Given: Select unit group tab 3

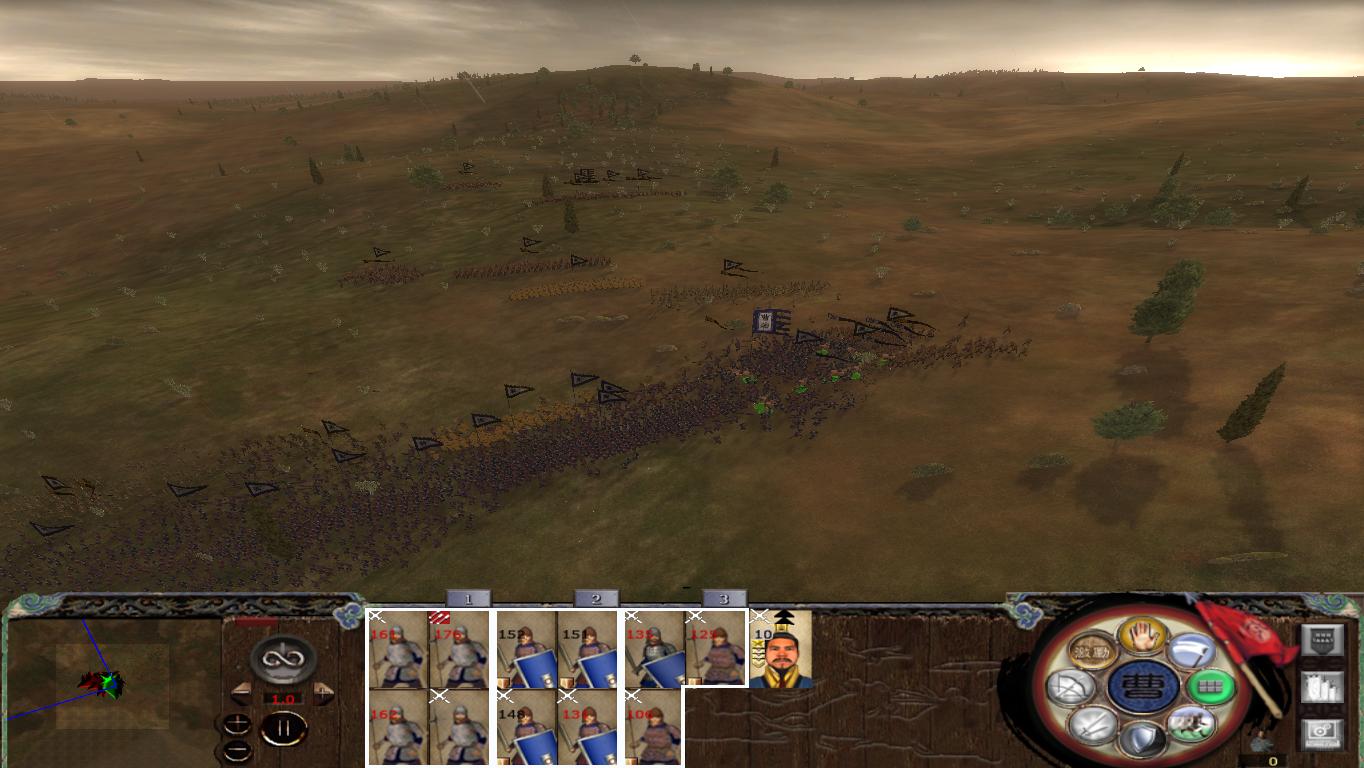Looking at the screenshot, I should (x=724, y=600).
